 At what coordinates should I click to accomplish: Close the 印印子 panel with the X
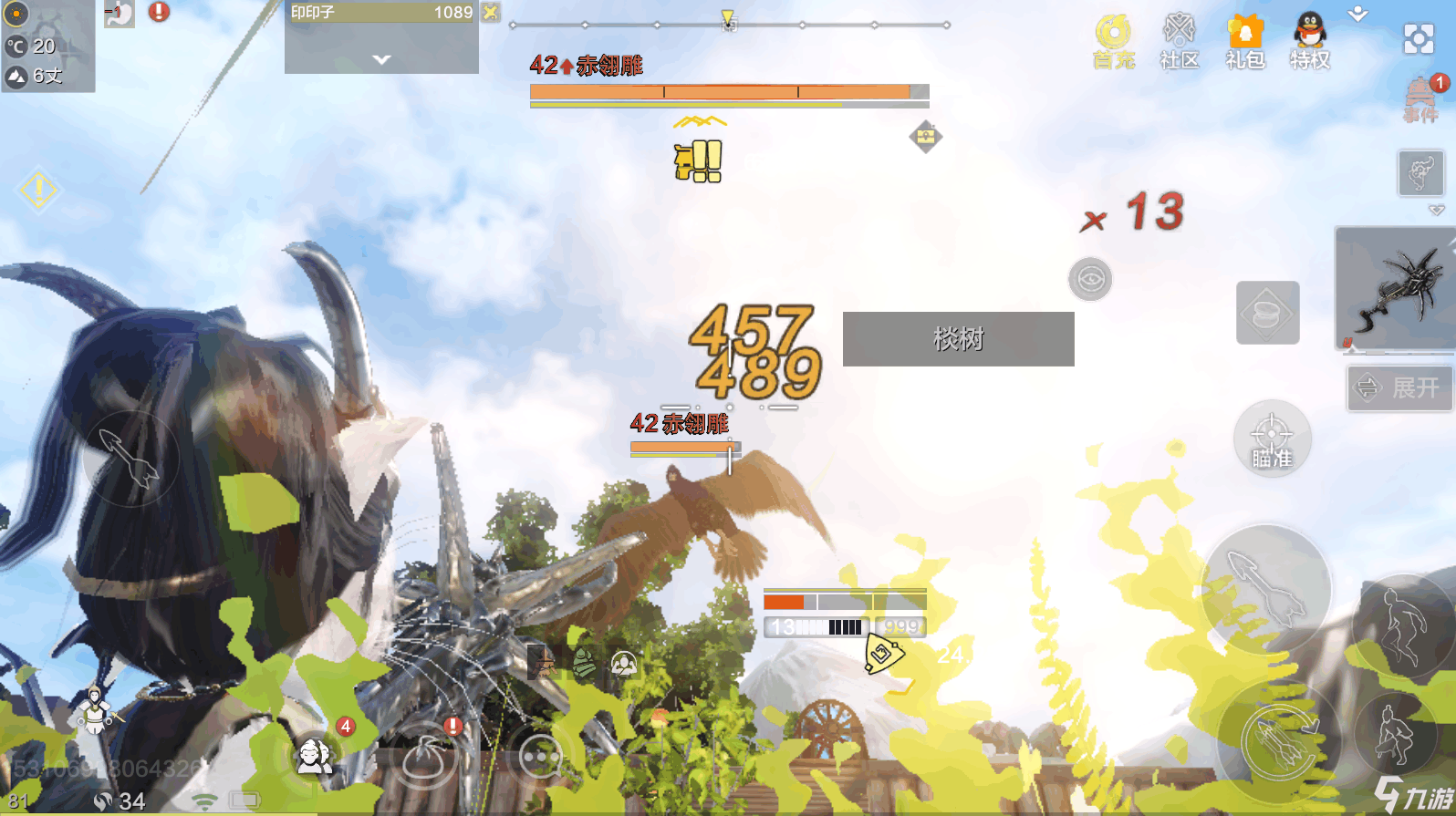[x=491, y=12]
